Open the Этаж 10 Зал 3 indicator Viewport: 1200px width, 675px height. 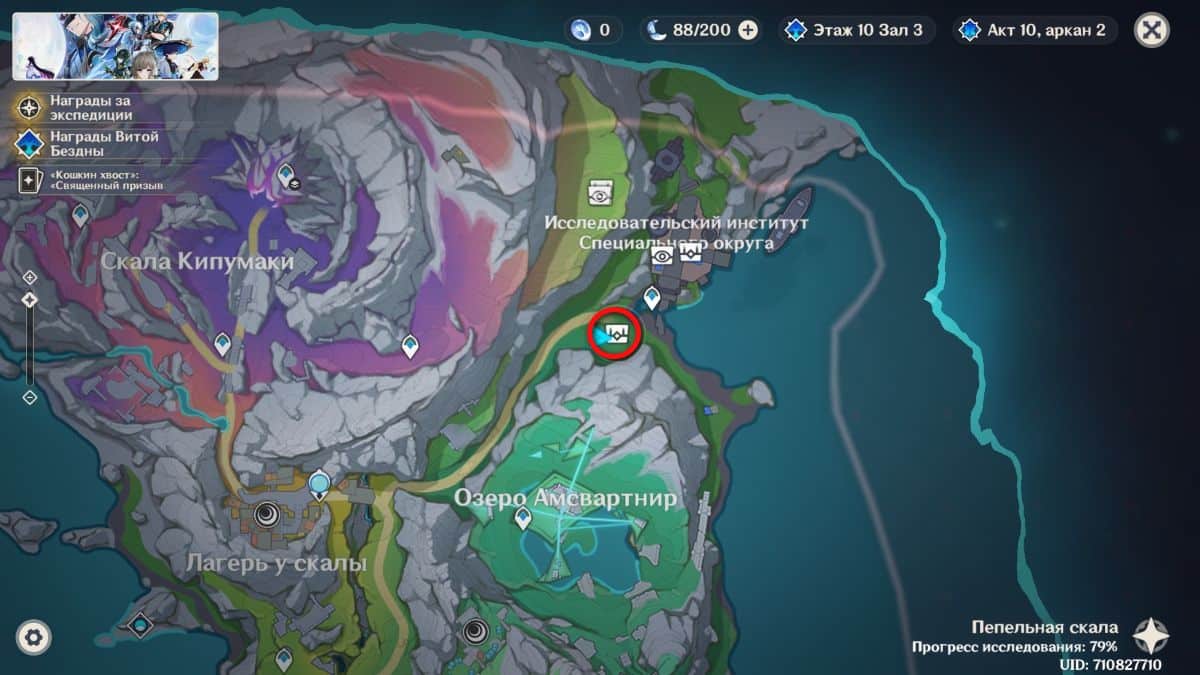[857, 30]
